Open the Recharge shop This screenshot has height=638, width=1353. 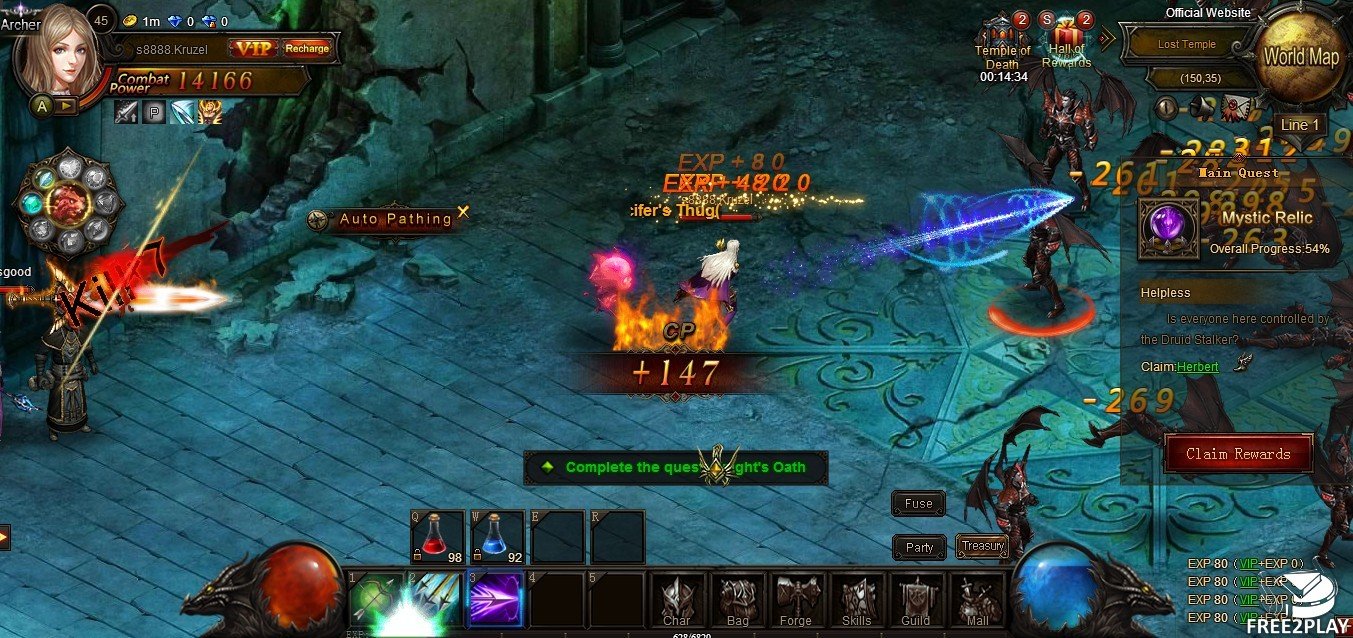pos(306,48)
